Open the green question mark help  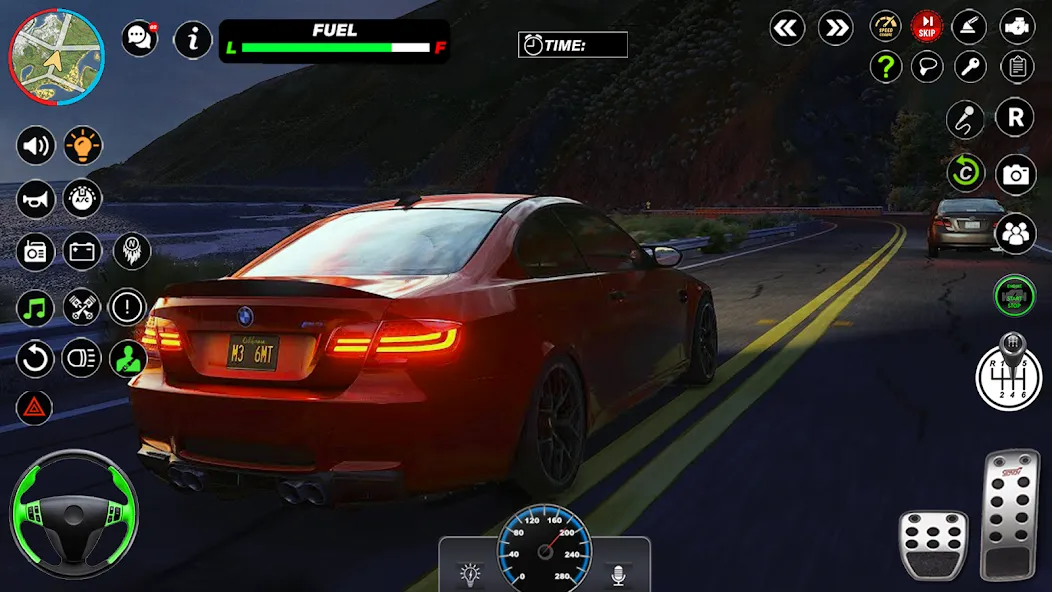tap(885, 67)
